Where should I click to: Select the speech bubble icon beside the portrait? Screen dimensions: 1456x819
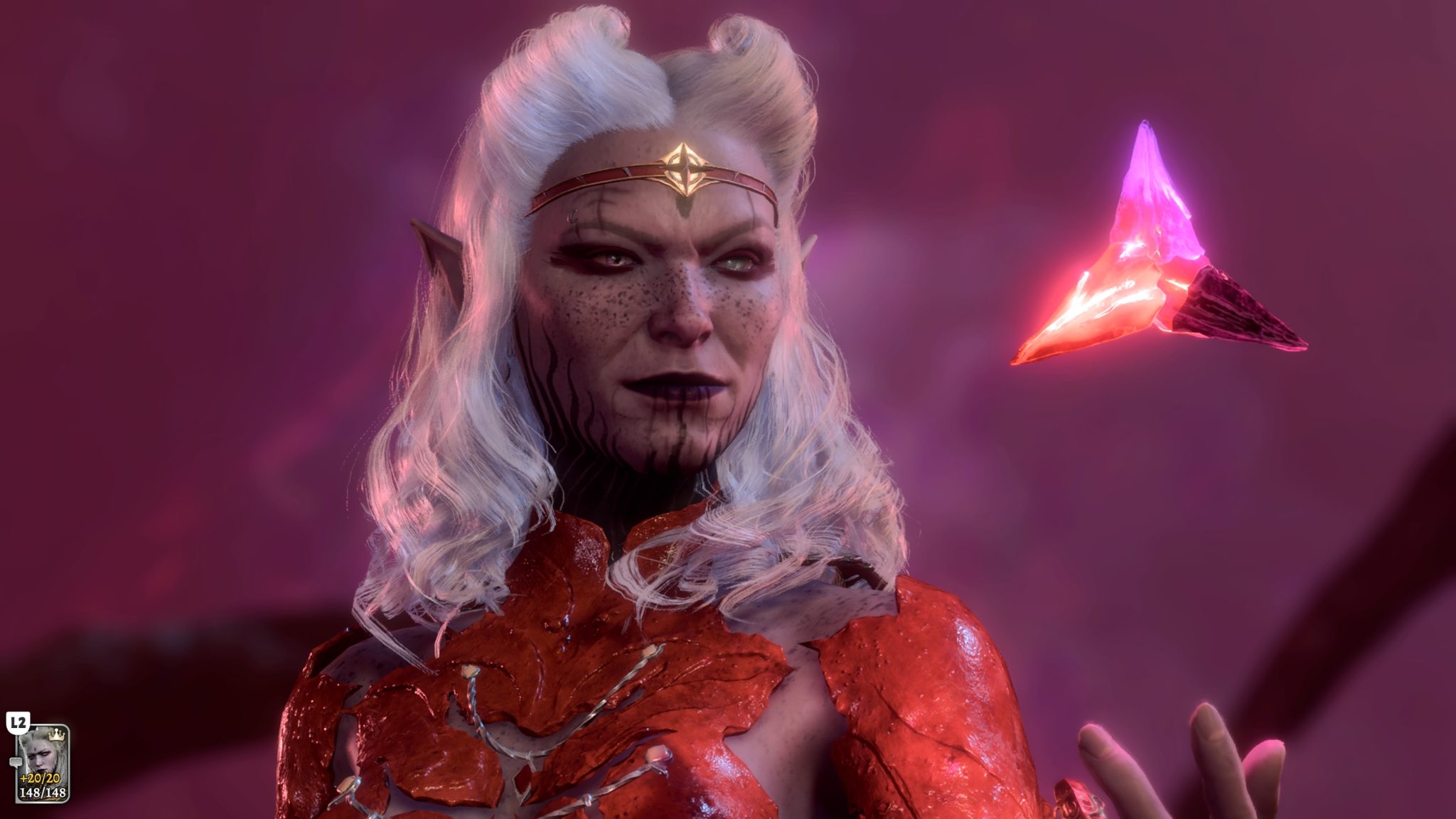coord(16,763)
